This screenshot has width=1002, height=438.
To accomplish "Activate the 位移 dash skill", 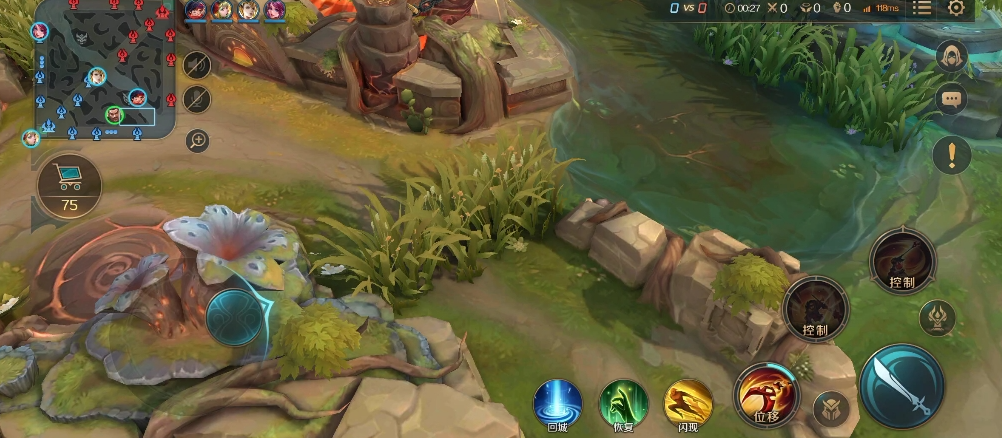I will [x=767, y=395].
